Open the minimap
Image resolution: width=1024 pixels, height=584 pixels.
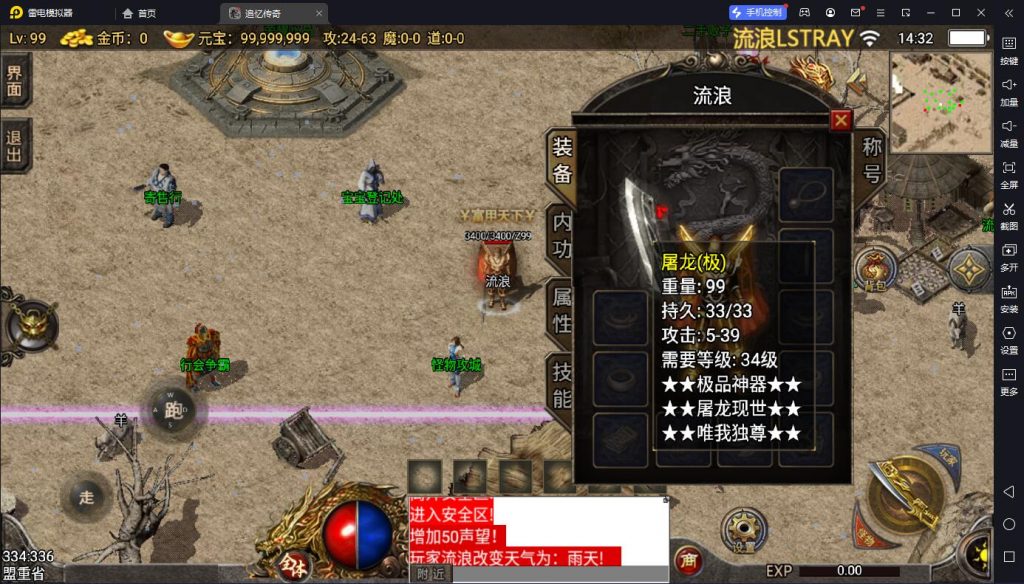(x=940, y=100)
